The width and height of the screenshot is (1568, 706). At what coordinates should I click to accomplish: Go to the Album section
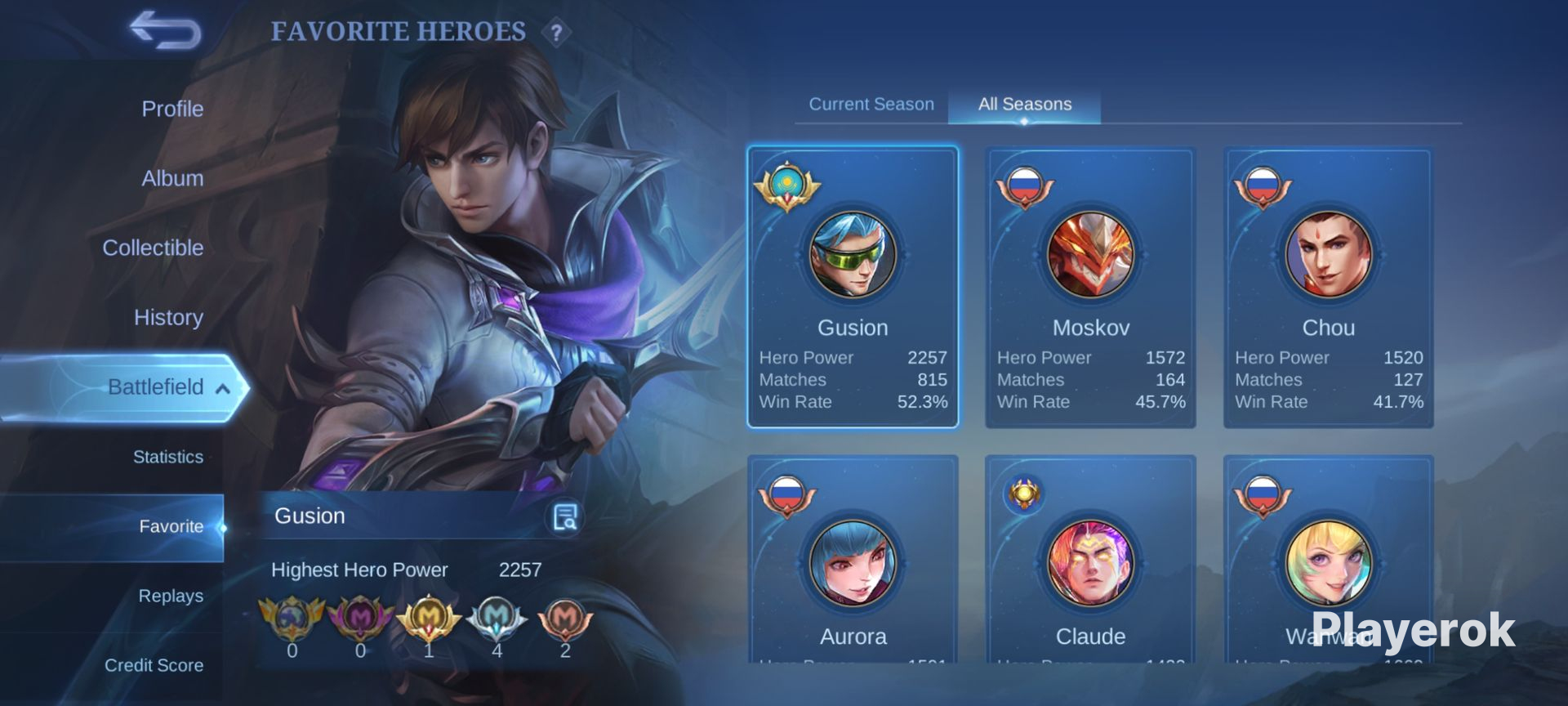click(172, 178)
